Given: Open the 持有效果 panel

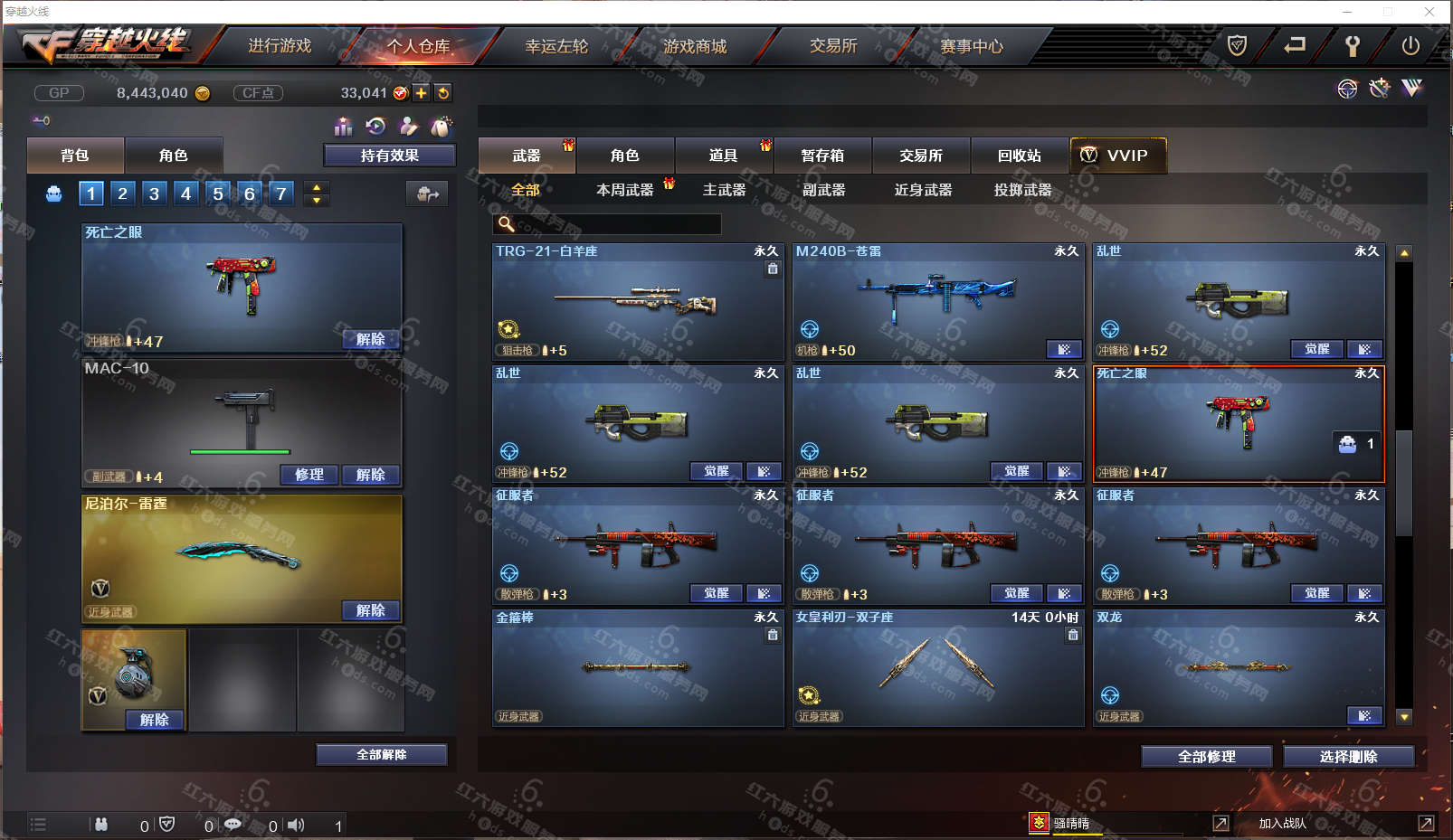Looking at the screenshot, I should click(389, 156).
